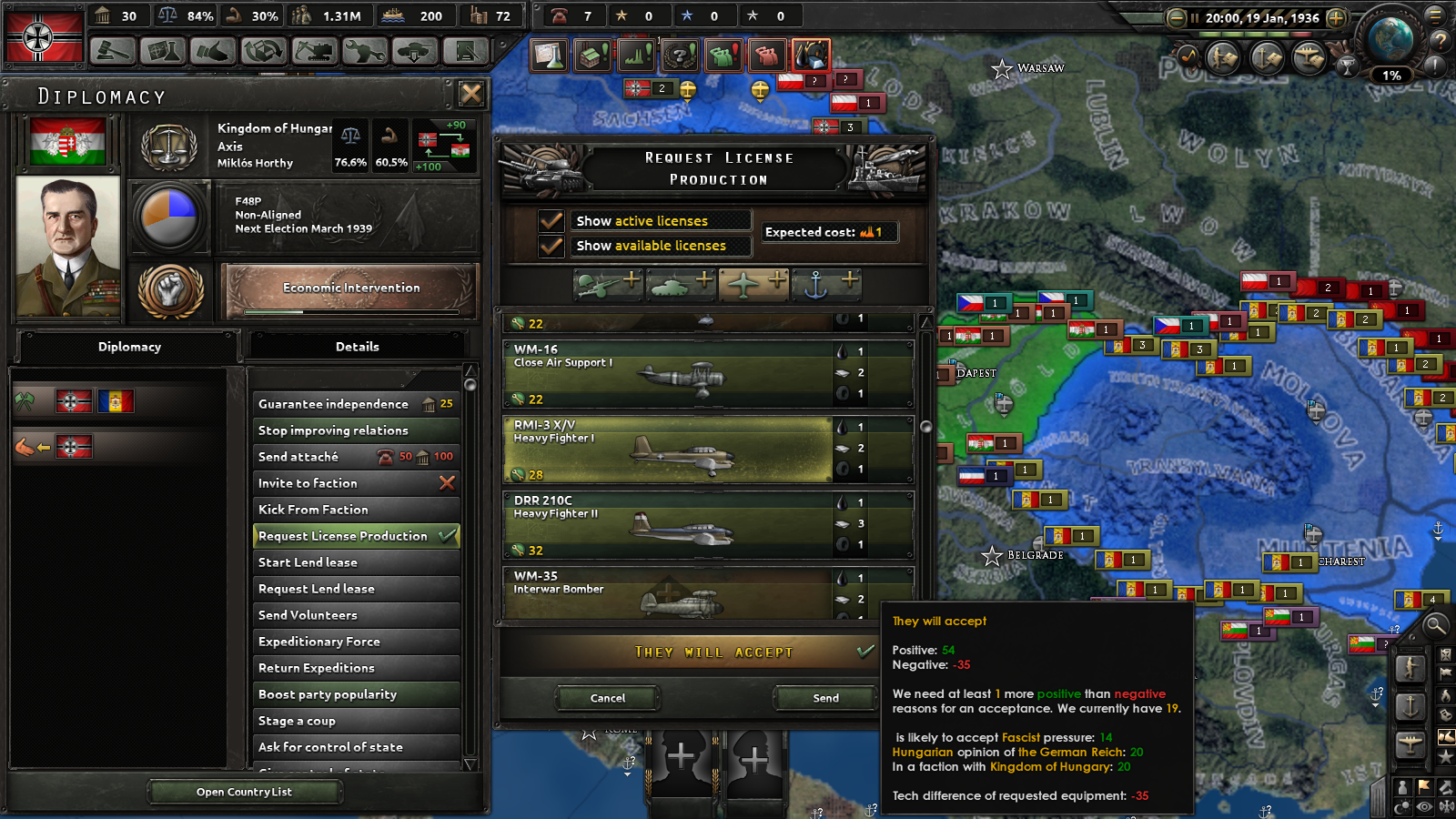Open the Military Production menu (wrench icon)
Viewport: 1456px width, 819px height.
click(364, 52)
